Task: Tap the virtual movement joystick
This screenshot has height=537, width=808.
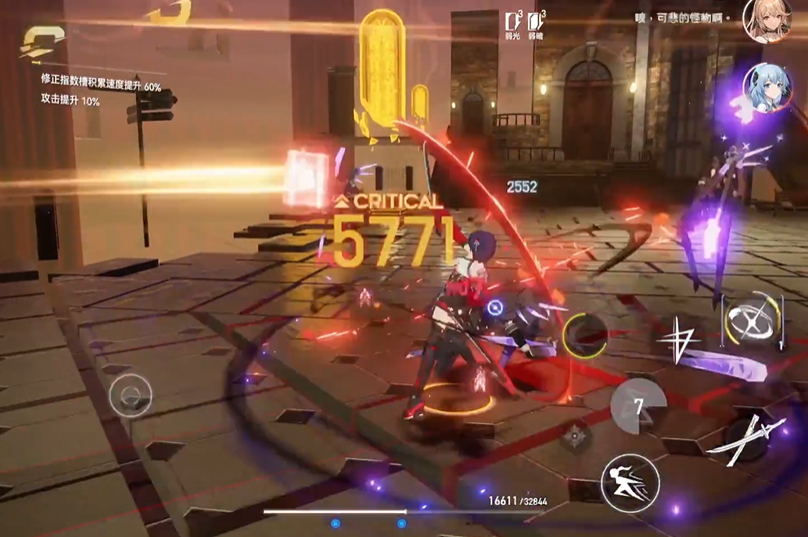Action: point(131,396)
